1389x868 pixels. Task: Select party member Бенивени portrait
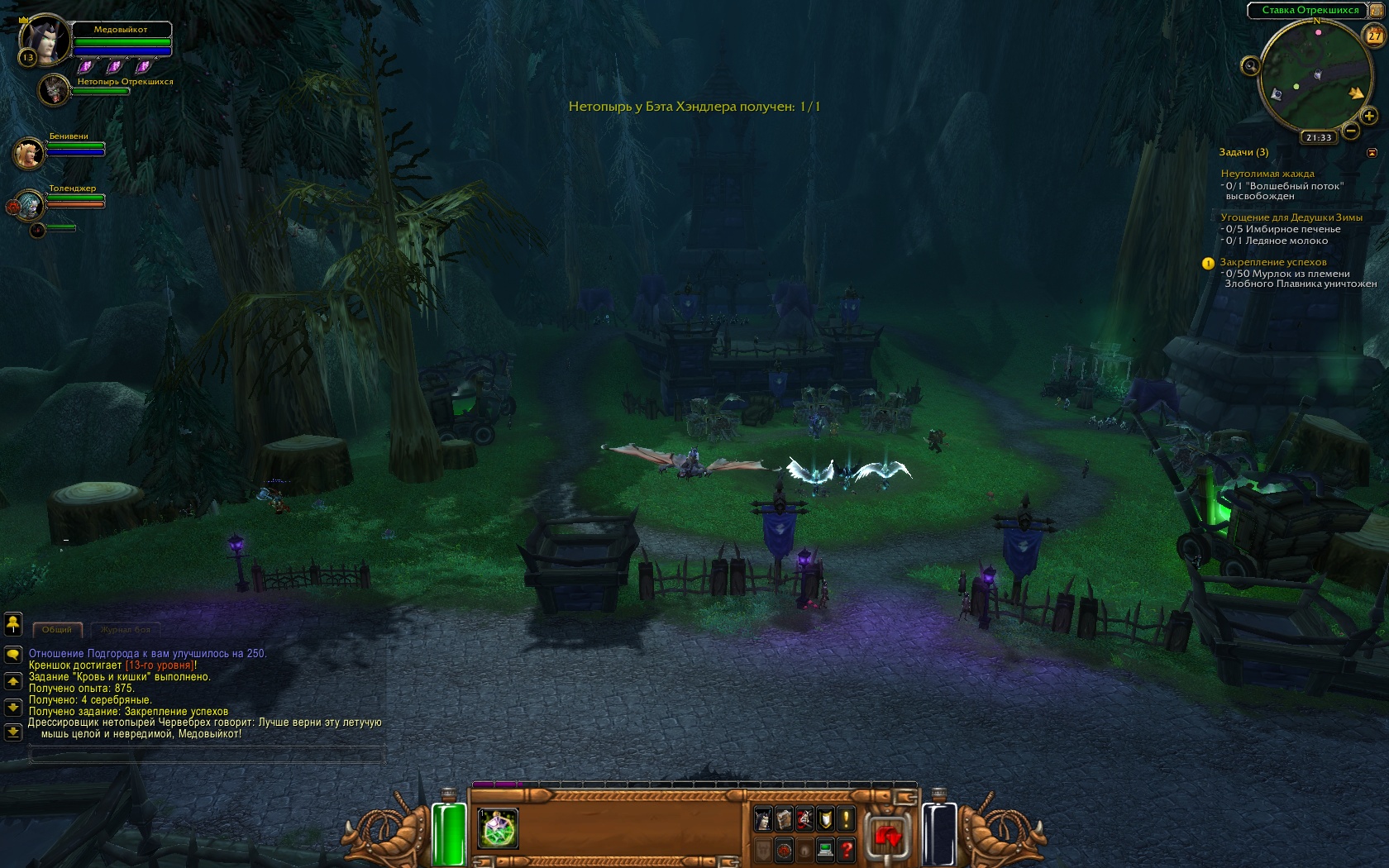[28, 153]
